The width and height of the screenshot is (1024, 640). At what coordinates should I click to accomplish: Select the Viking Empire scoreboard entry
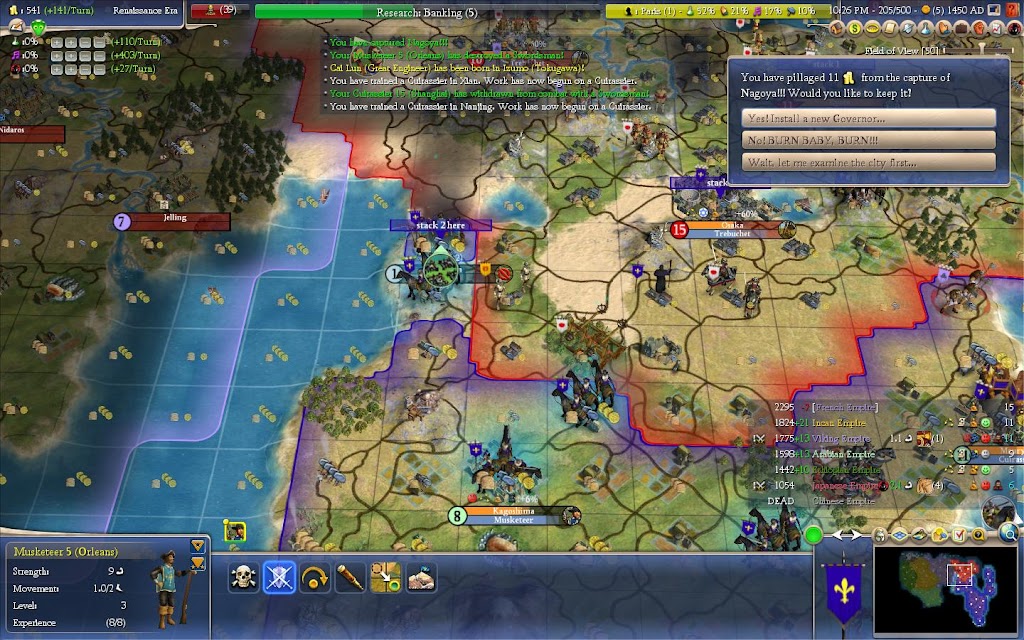pyautogui.click(x=831, y=437)
